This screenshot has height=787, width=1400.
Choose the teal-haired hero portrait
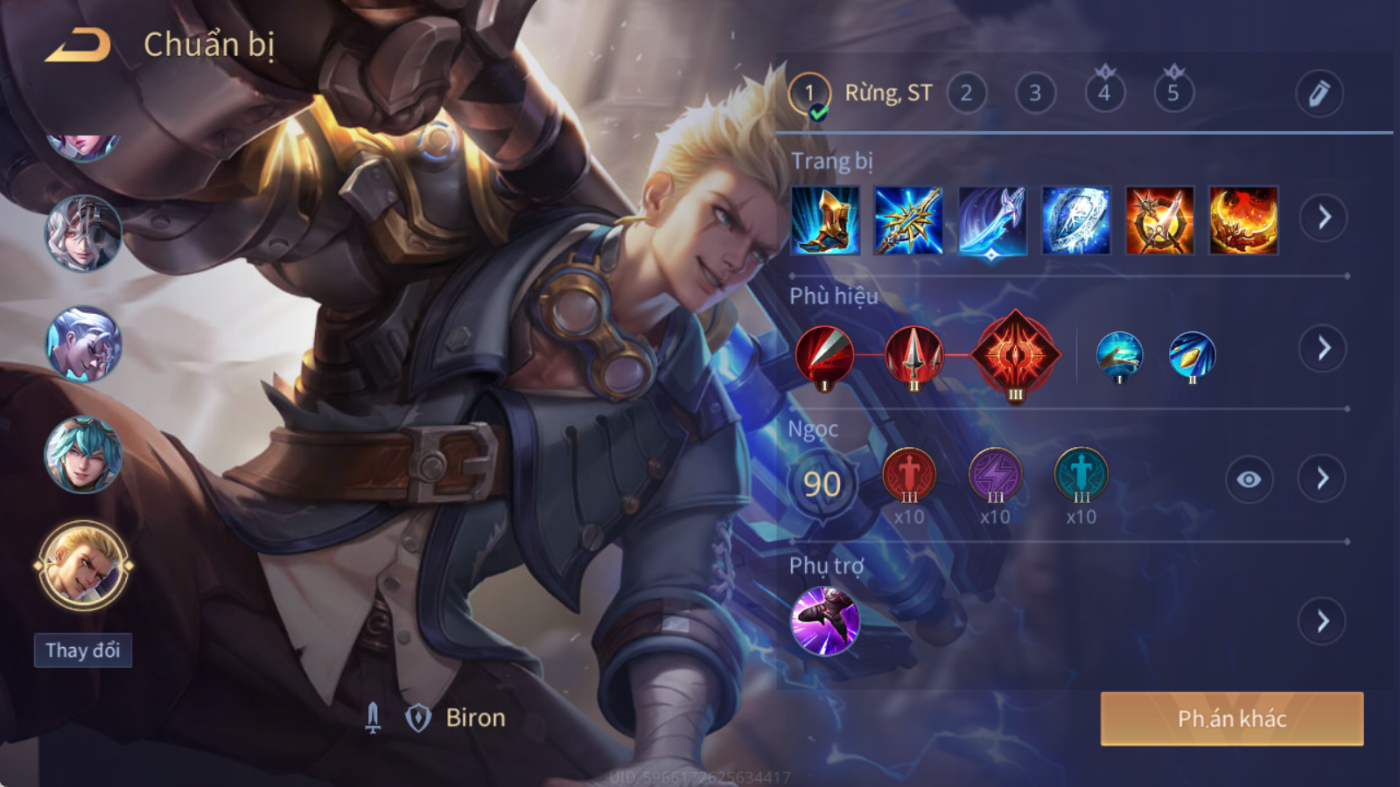[83, 455]
